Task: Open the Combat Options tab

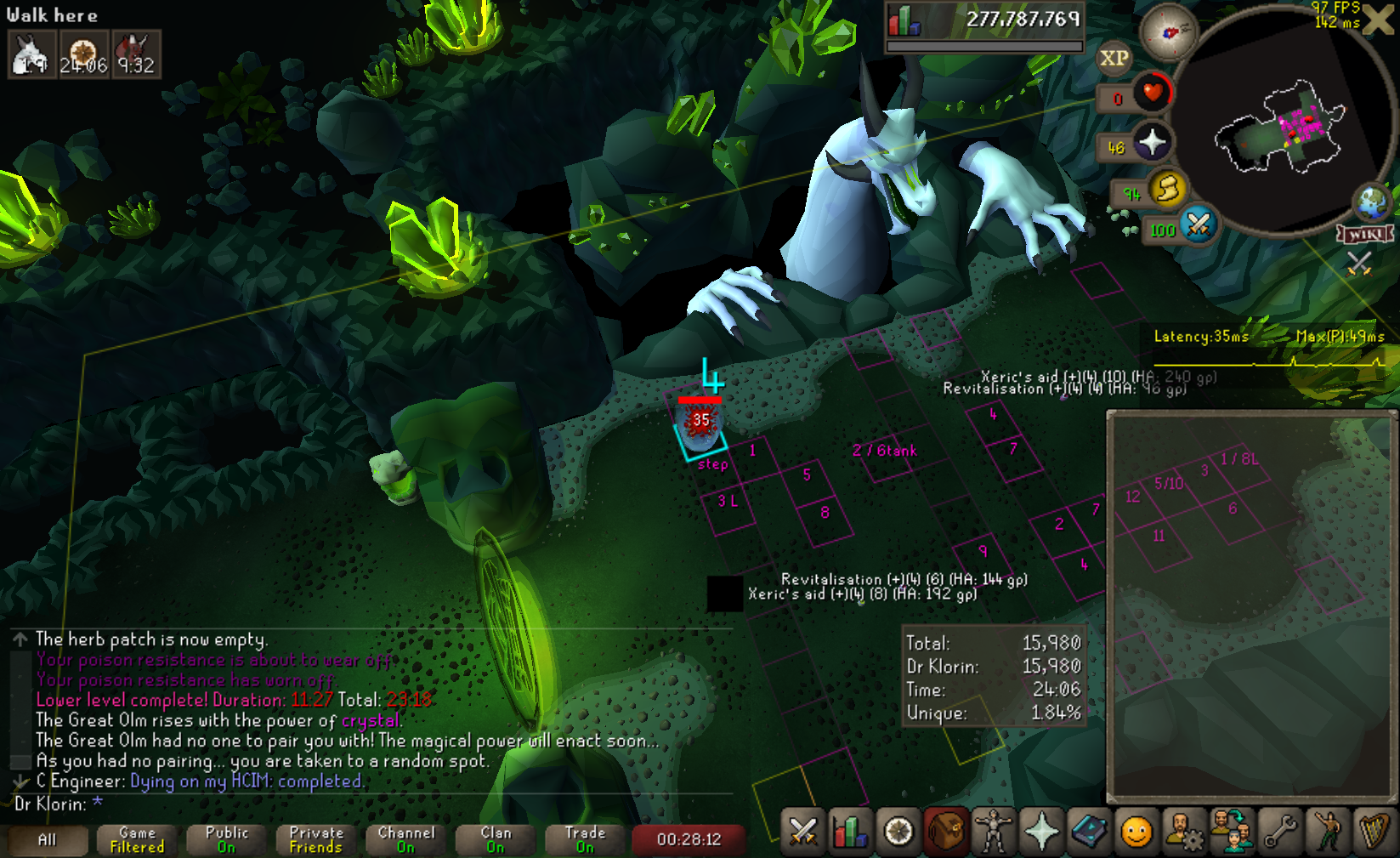Action: coord(802,832)
